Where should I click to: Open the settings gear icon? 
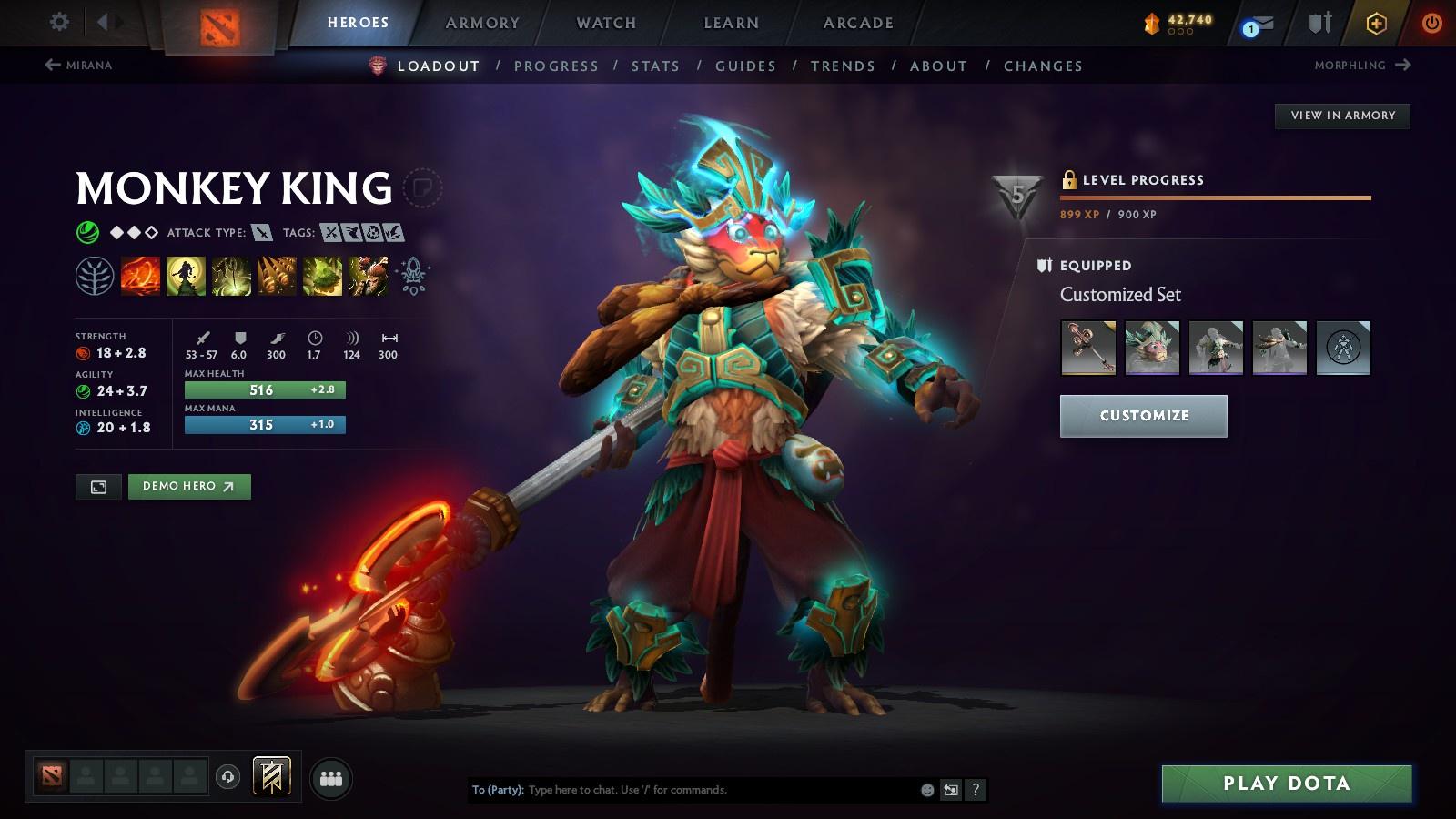point(59,21)
